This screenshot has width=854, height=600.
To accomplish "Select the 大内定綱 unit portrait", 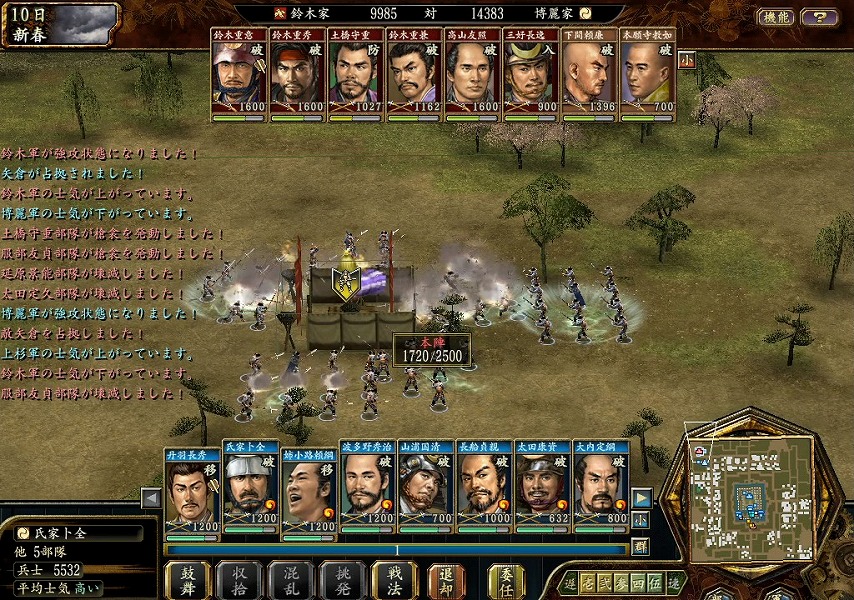I will pyautogui.click(x=602, y=490).
